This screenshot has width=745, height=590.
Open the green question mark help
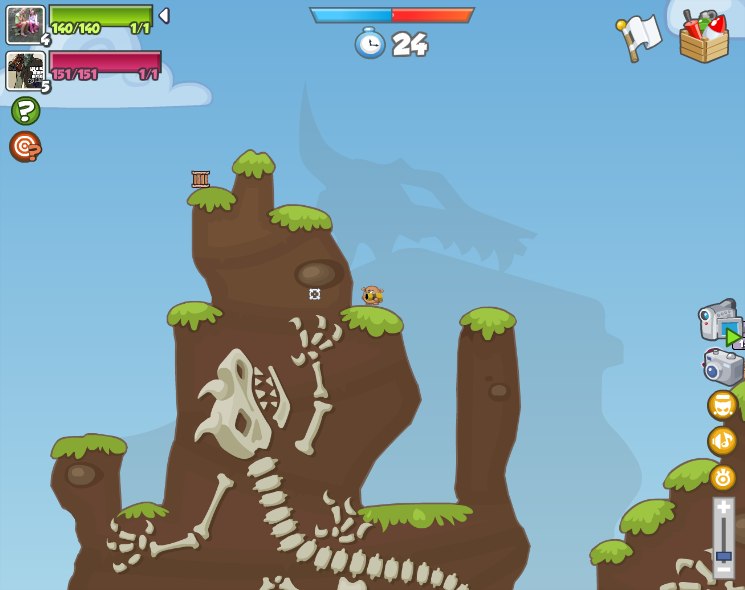(x=25, y=110)
